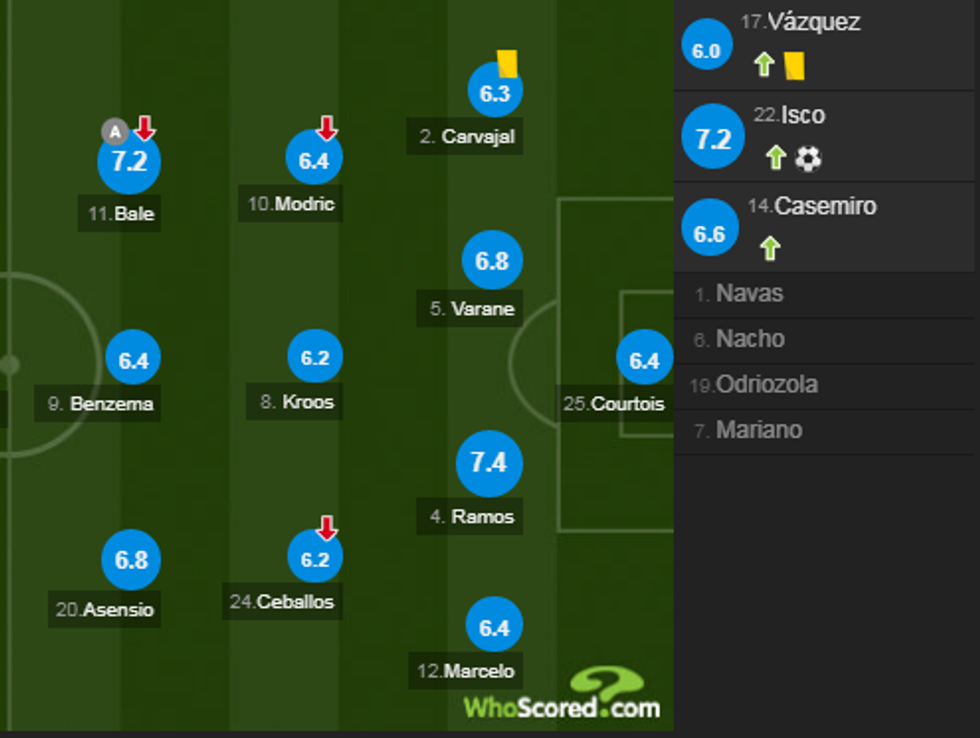980x738 pixels.
Task: Choose Marcelo's rating circle
Action: [x=494, y=627]
